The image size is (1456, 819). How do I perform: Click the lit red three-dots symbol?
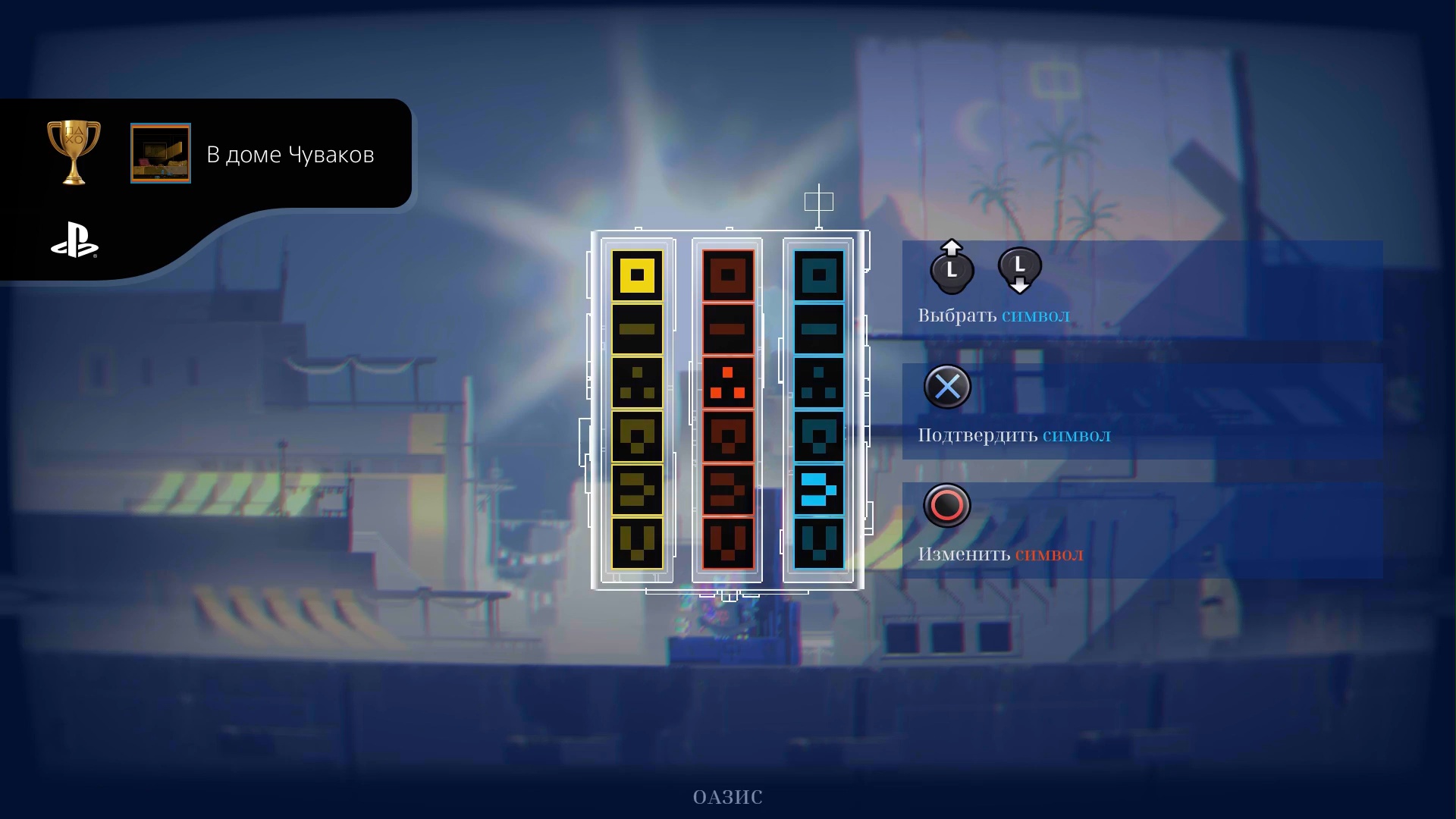tap(728, 383)
